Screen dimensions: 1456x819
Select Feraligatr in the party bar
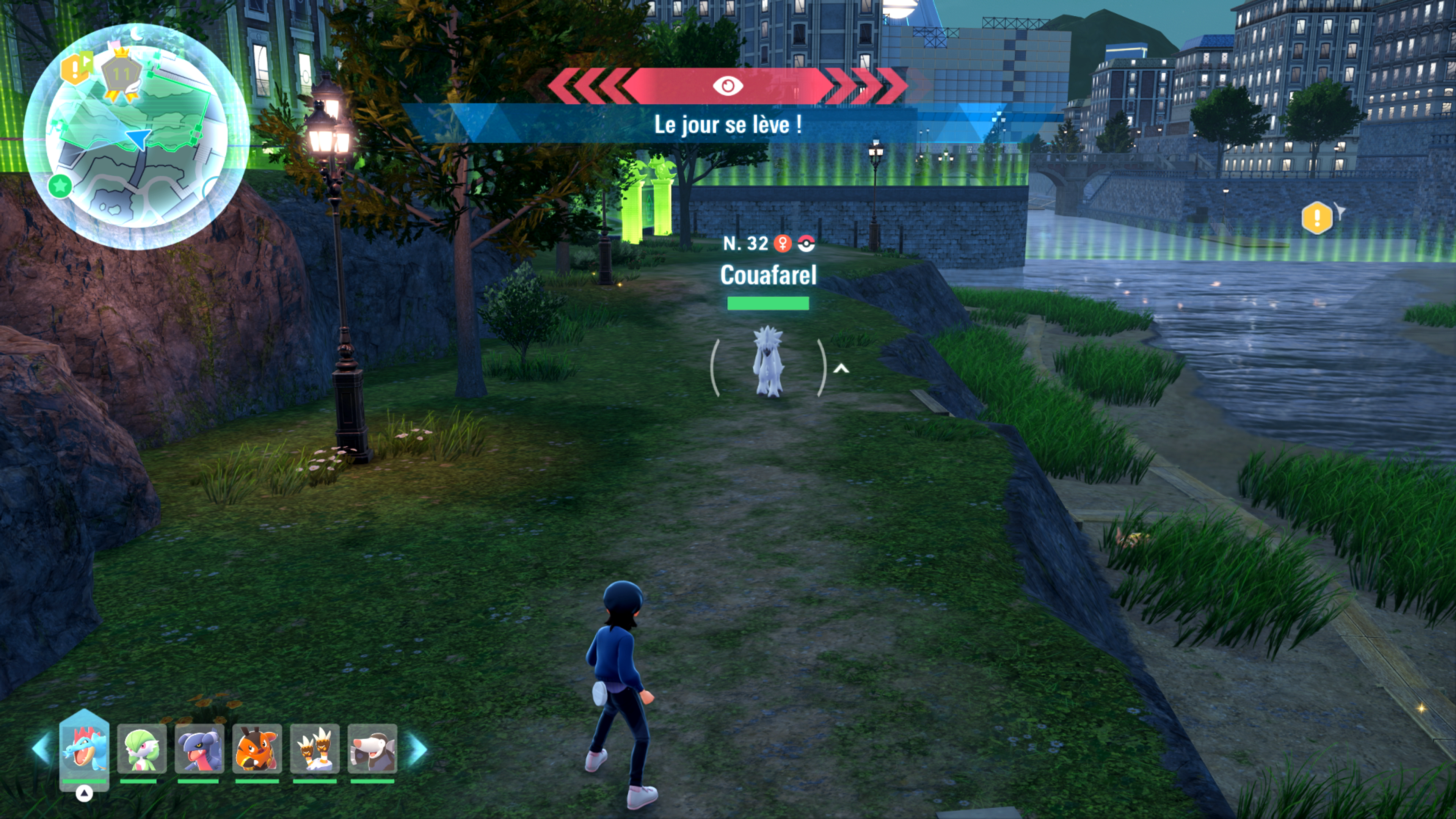[x=84, y=748]
